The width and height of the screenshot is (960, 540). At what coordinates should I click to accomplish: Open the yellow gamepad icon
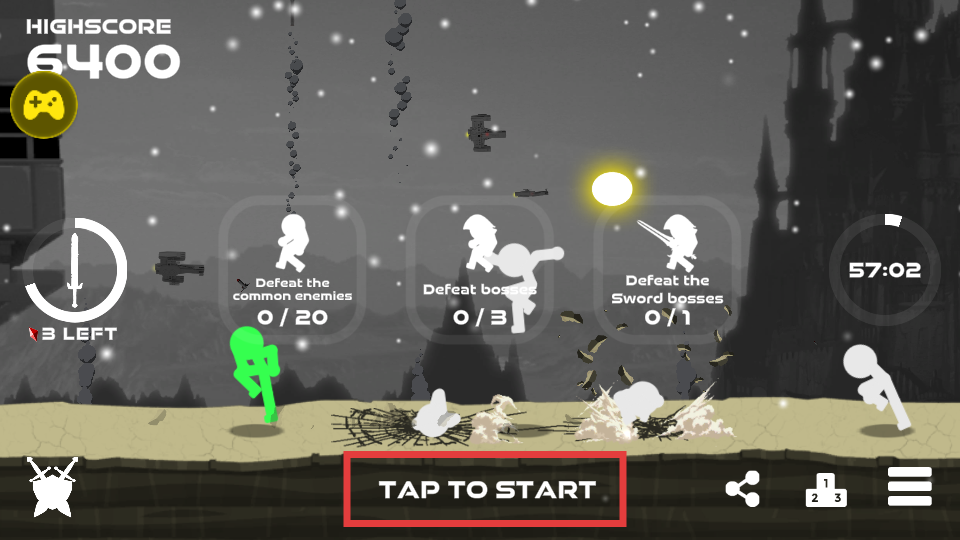click(x=44, y=104)
